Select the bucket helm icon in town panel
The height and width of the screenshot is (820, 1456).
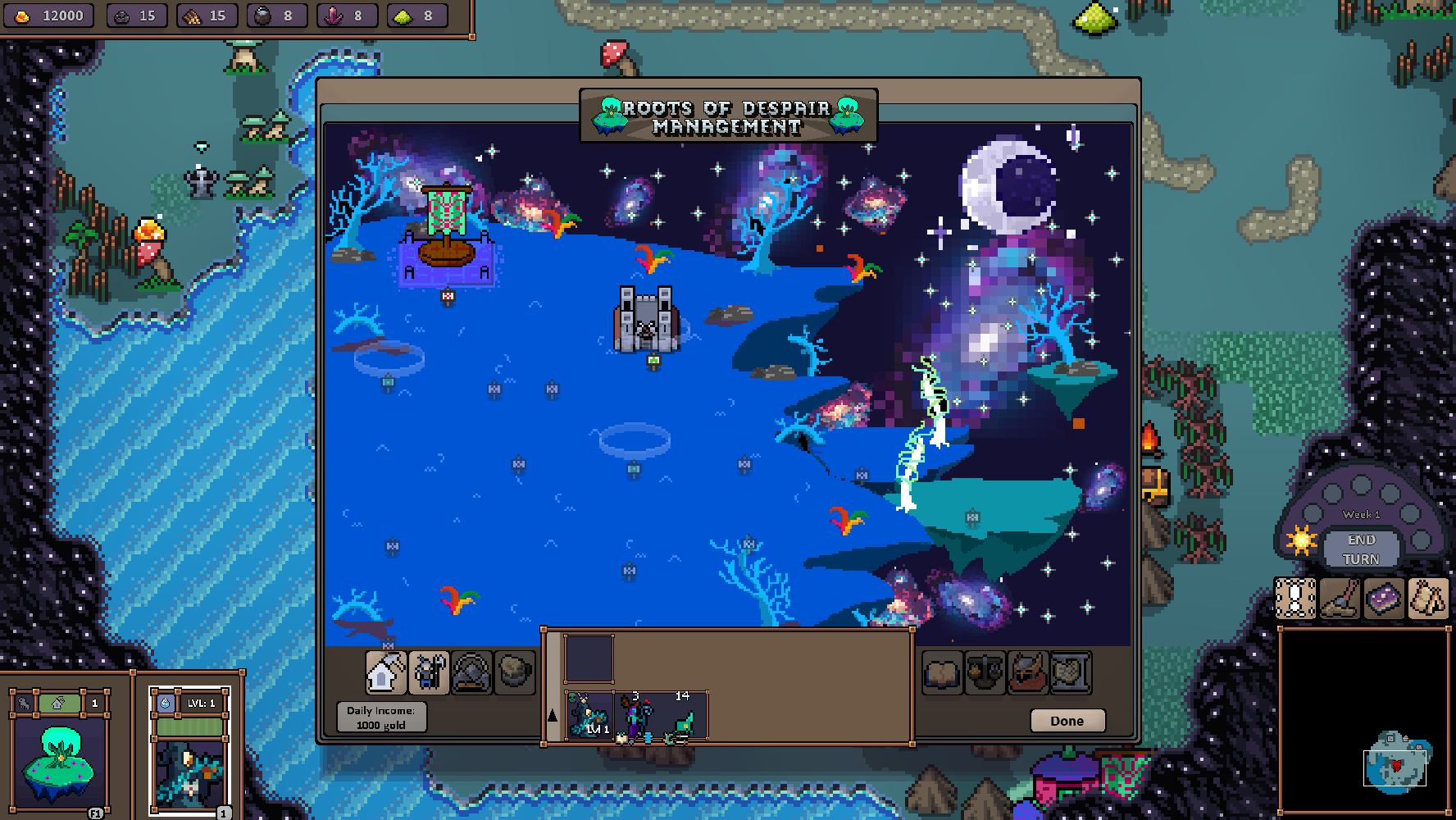515,672
